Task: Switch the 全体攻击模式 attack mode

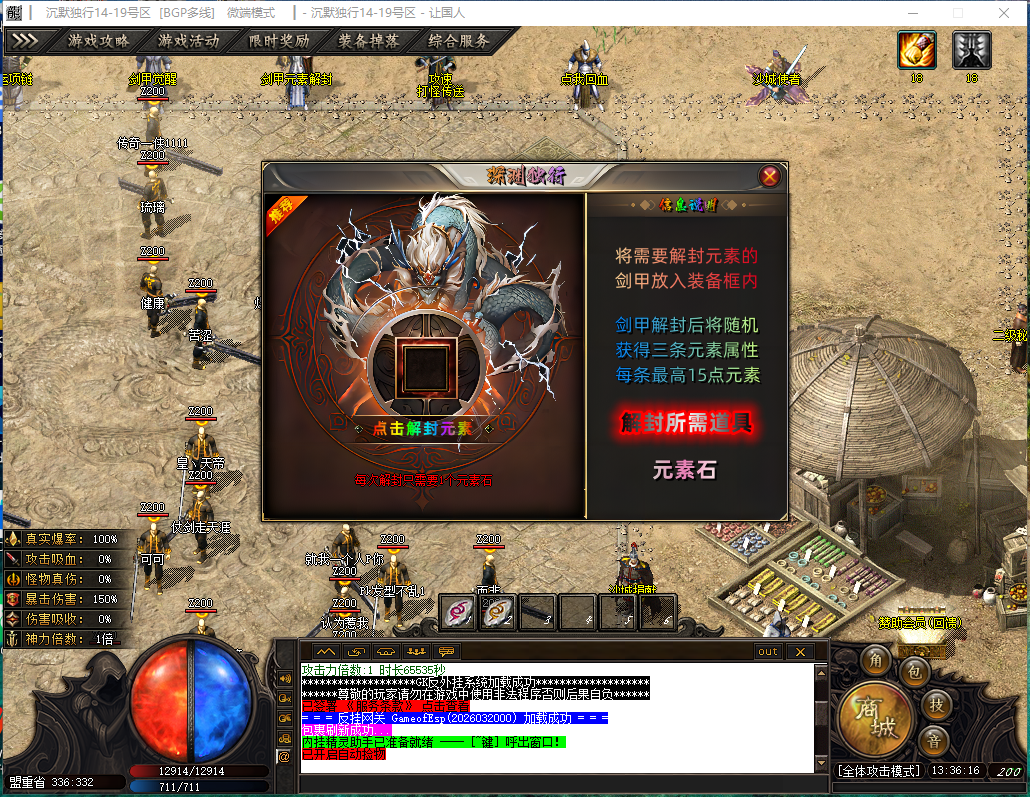Action: (878, 771)
